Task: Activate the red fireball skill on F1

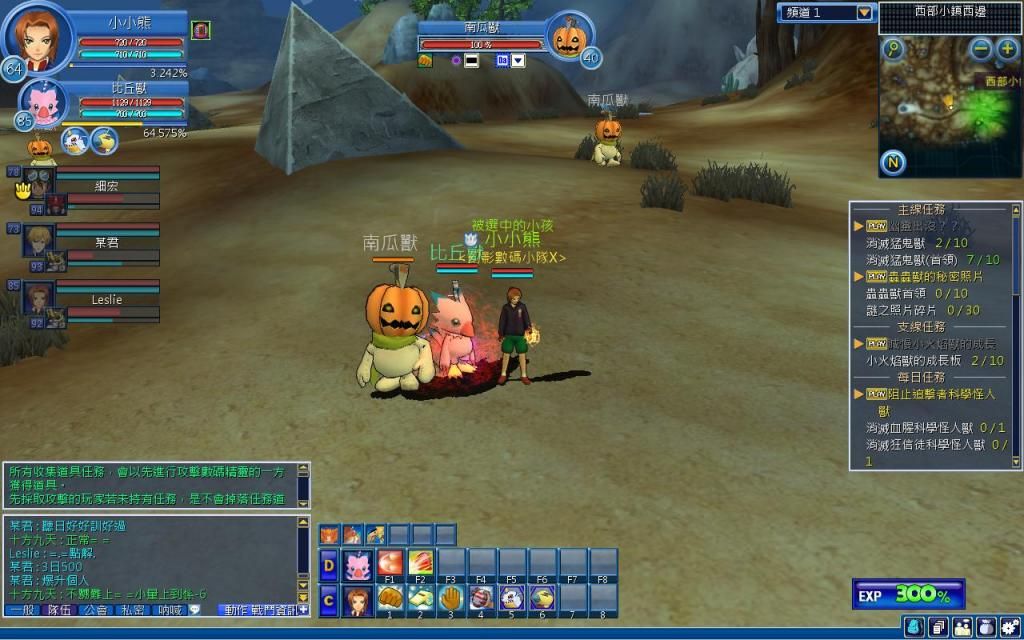Action: click(391, 563)
